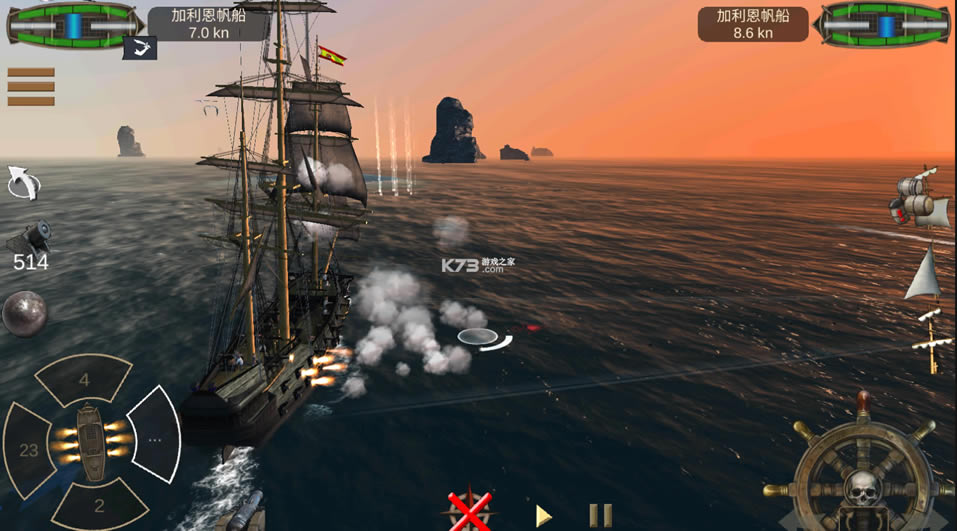Select the cannon icon above 514
The height and width of the screenshot is (531, 957).
[x=29, y=238]
